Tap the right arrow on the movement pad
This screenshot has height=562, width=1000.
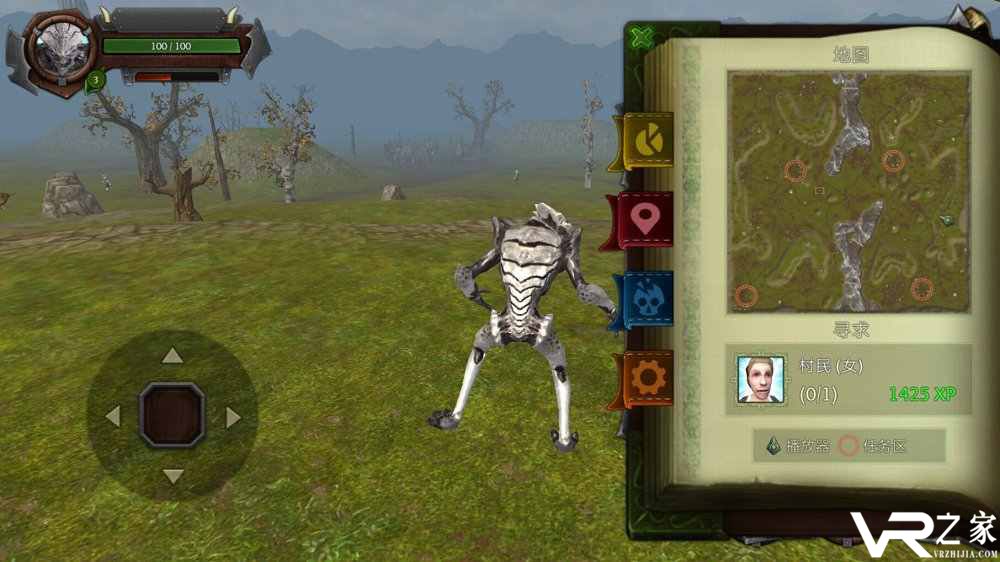233,417
